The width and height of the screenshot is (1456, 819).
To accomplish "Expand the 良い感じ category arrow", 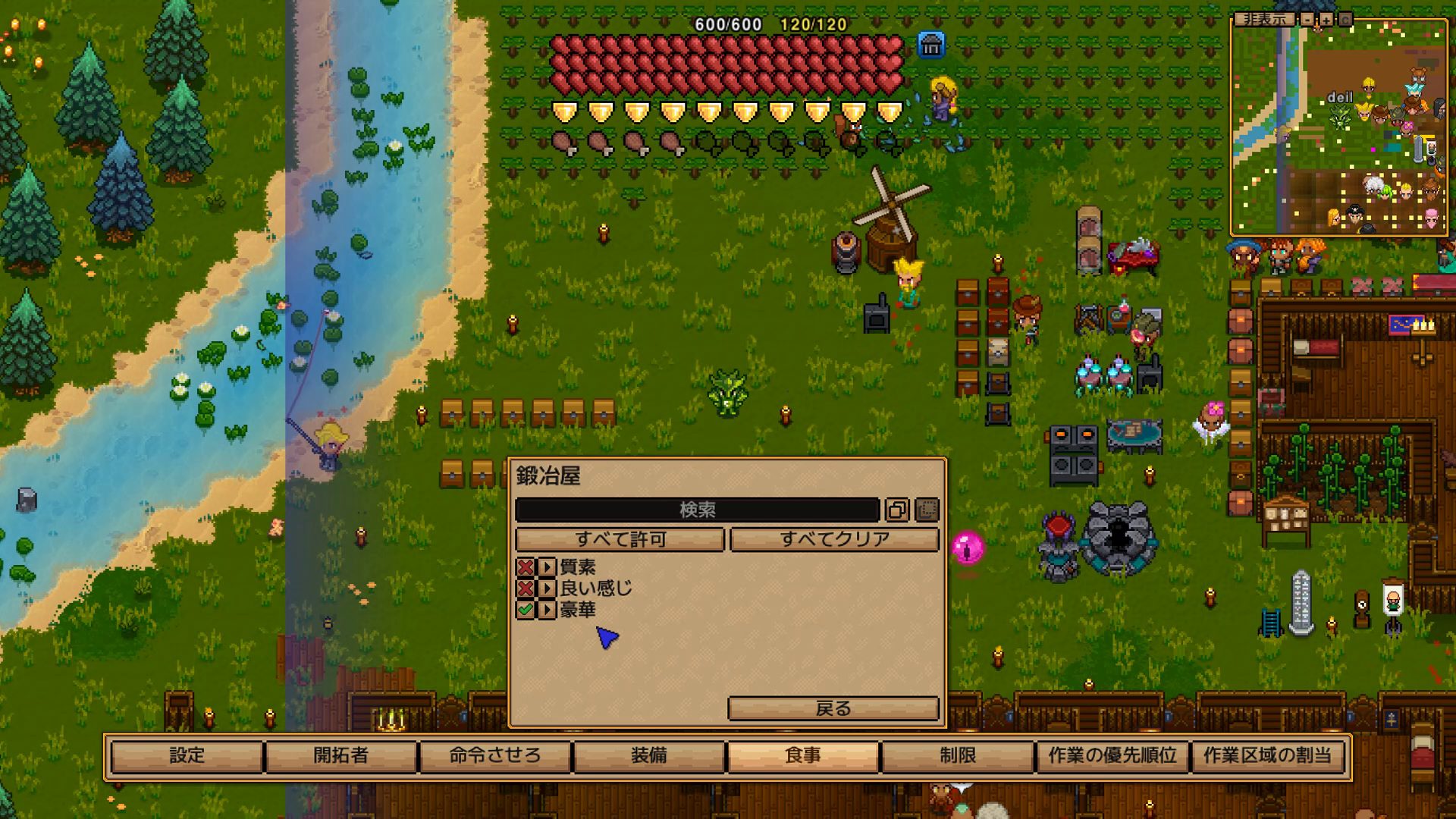I will click(x=547, y=588).
